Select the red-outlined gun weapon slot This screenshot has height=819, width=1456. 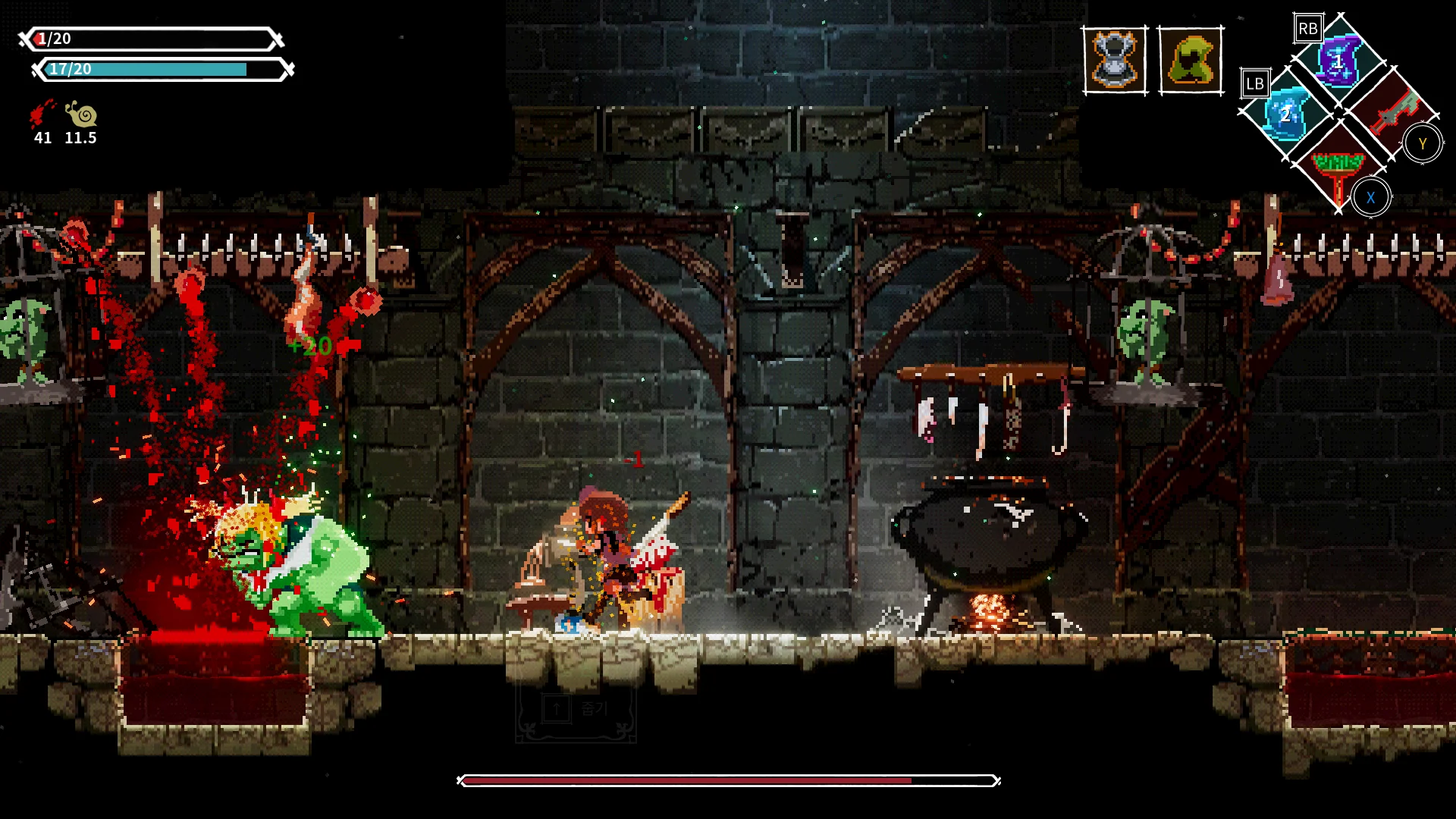point(1392,112)
